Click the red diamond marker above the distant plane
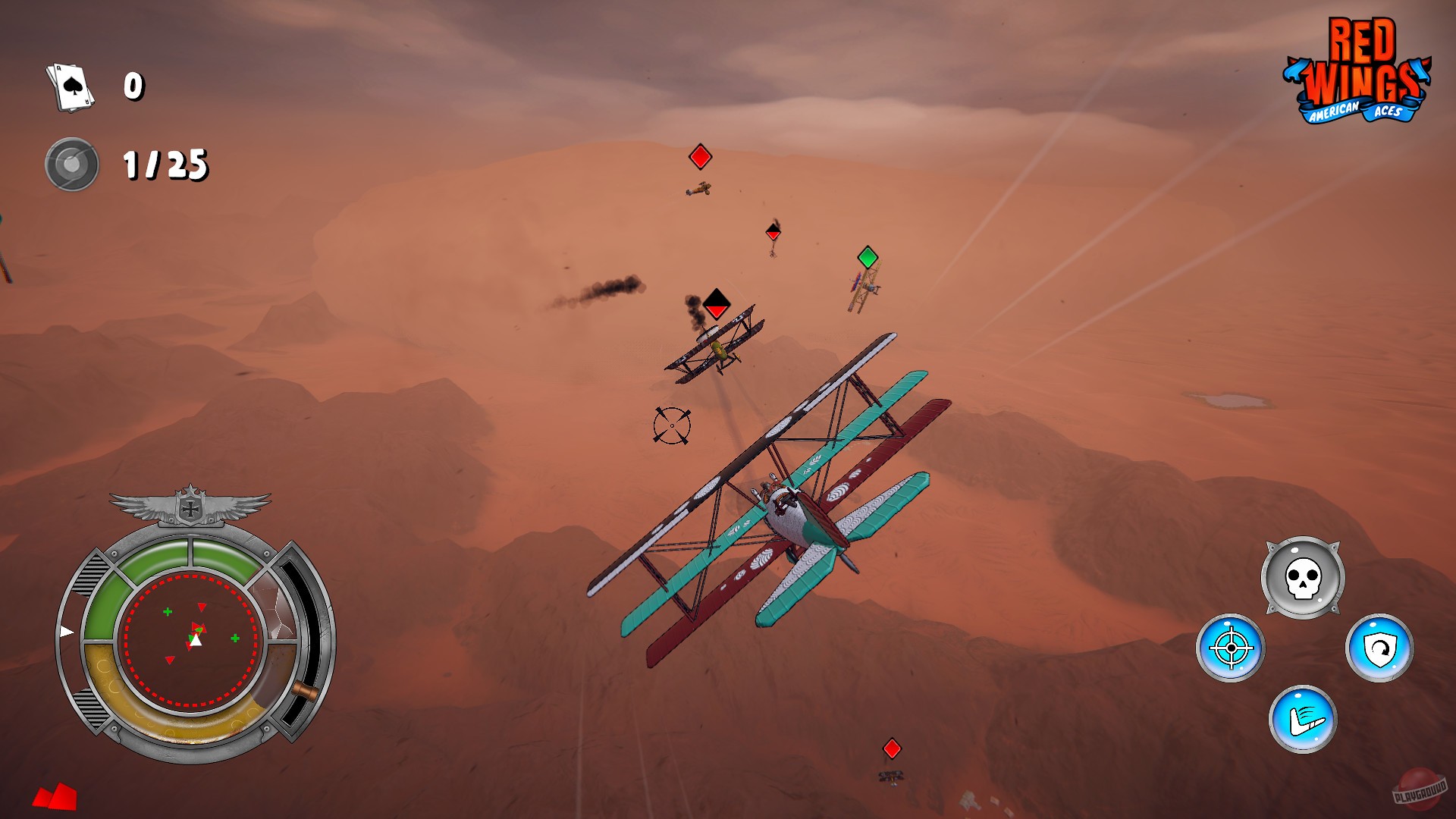Viewport: 1456px width, 819px height. point(698,157)
